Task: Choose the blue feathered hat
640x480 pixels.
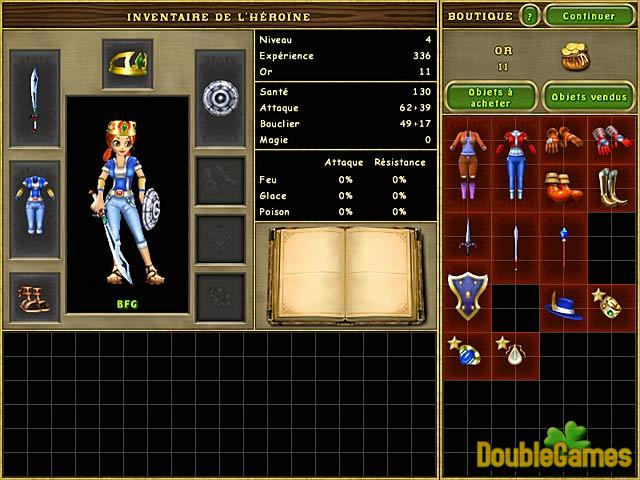Action: 563,306
